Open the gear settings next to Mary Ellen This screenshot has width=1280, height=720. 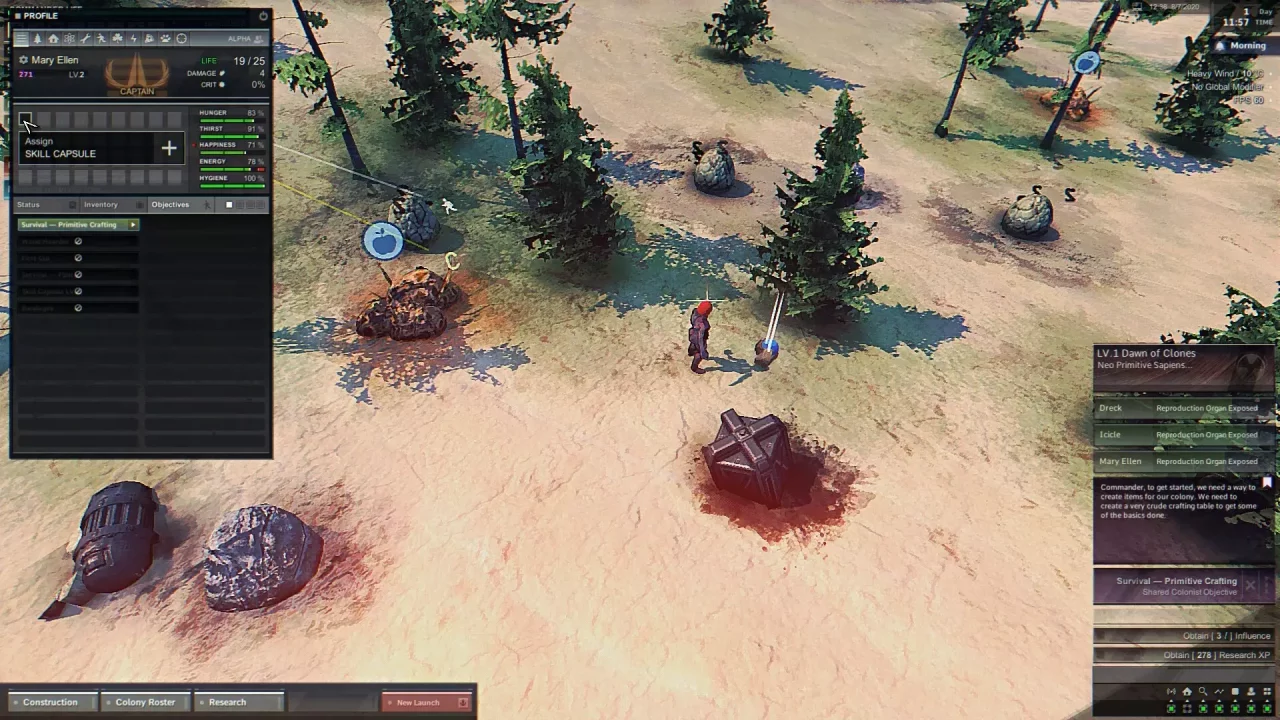[x=23, y=60]
